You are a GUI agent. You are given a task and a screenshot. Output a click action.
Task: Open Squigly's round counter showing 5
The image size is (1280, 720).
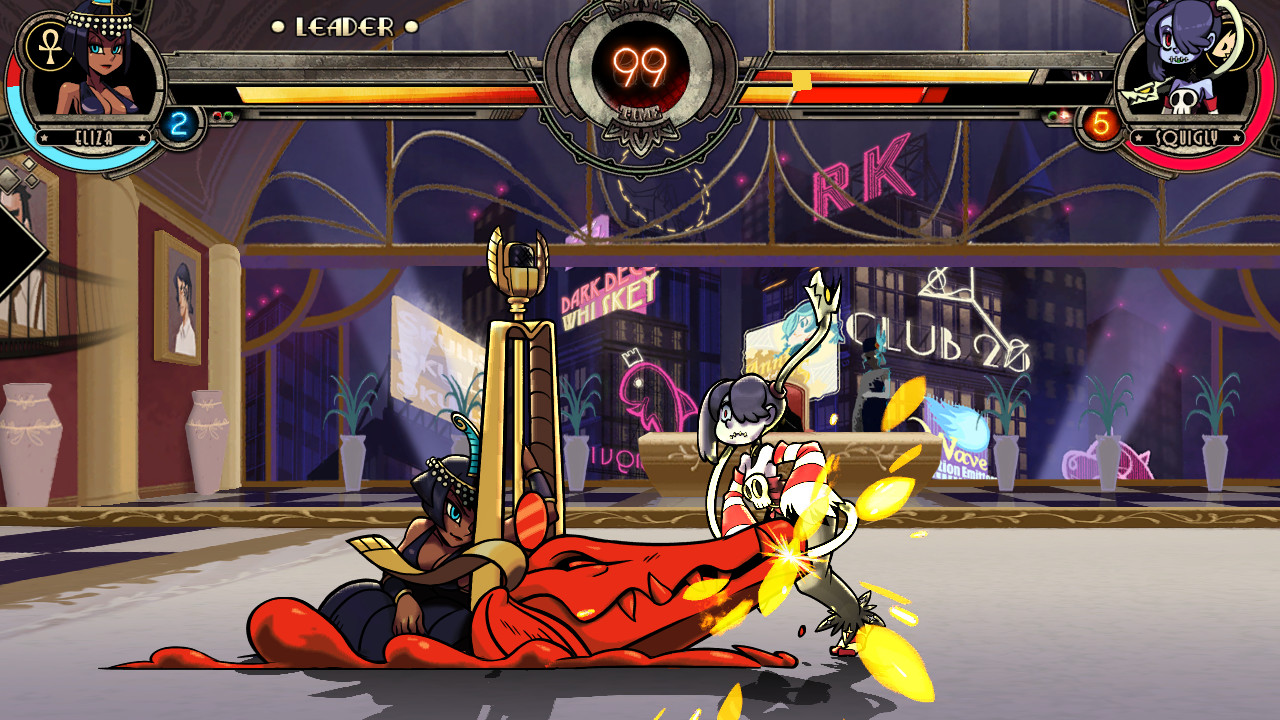click(x=1101, y=122)
